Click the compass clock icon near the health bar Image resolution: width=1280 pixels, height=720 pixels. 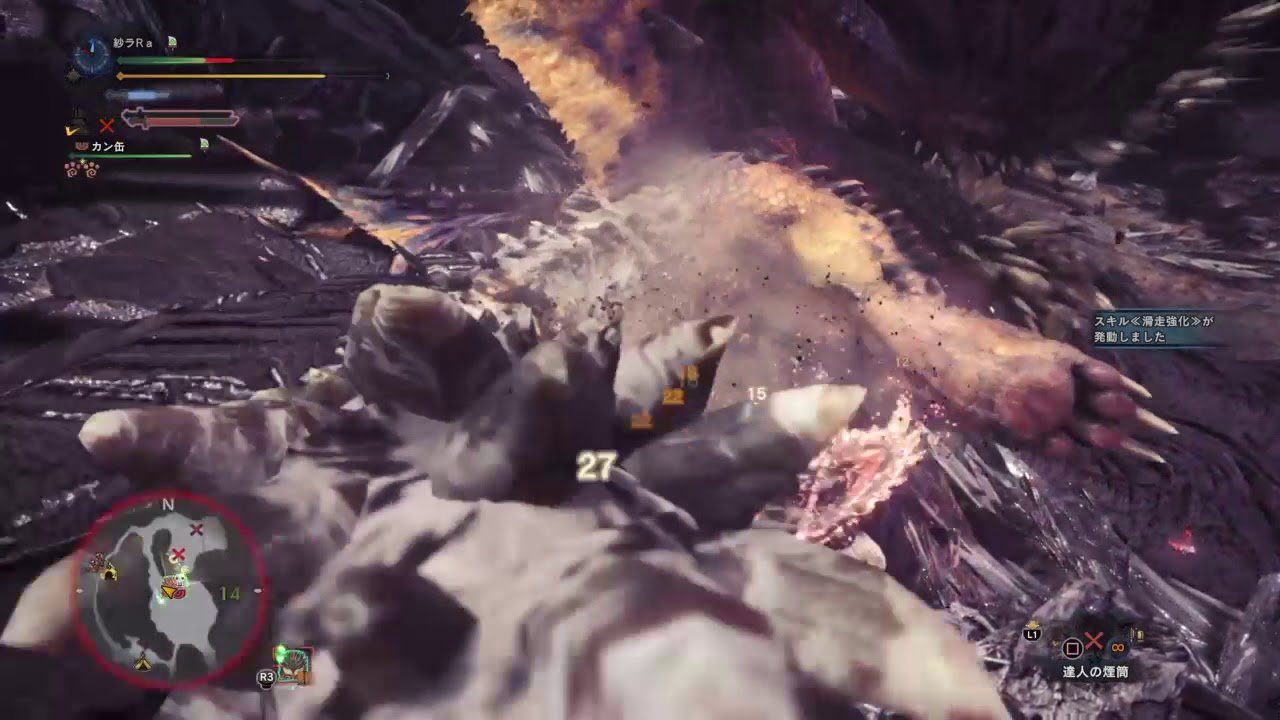(91, 56)
